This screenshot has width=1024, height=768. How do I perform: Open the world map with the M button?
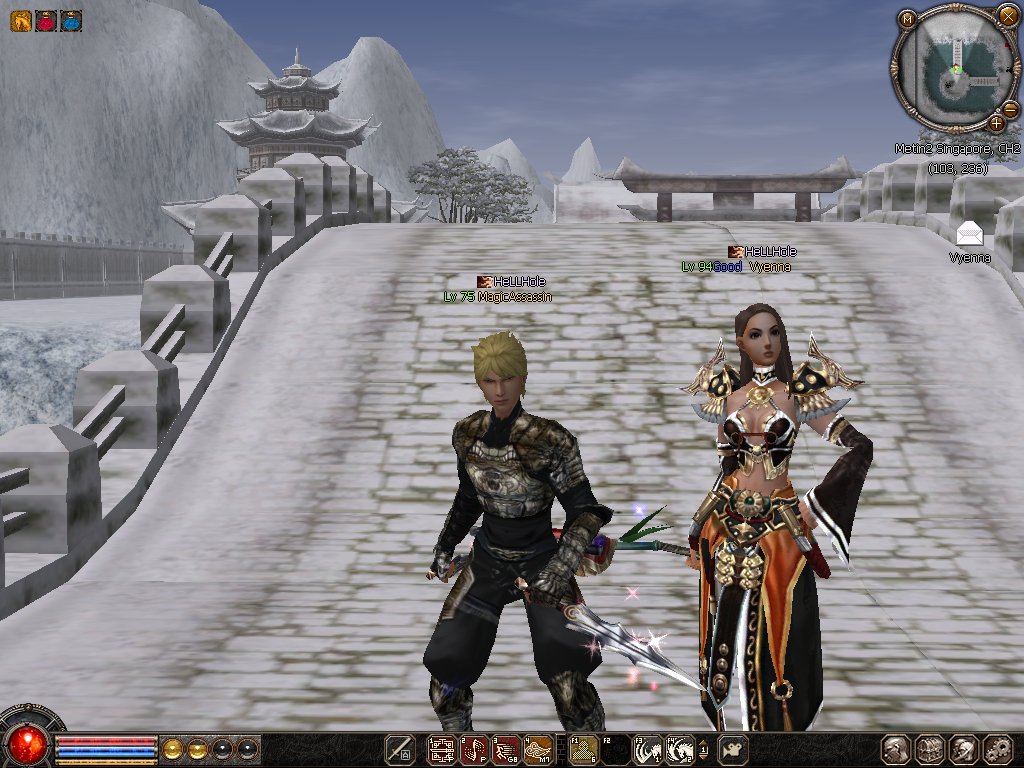(907, 18)
